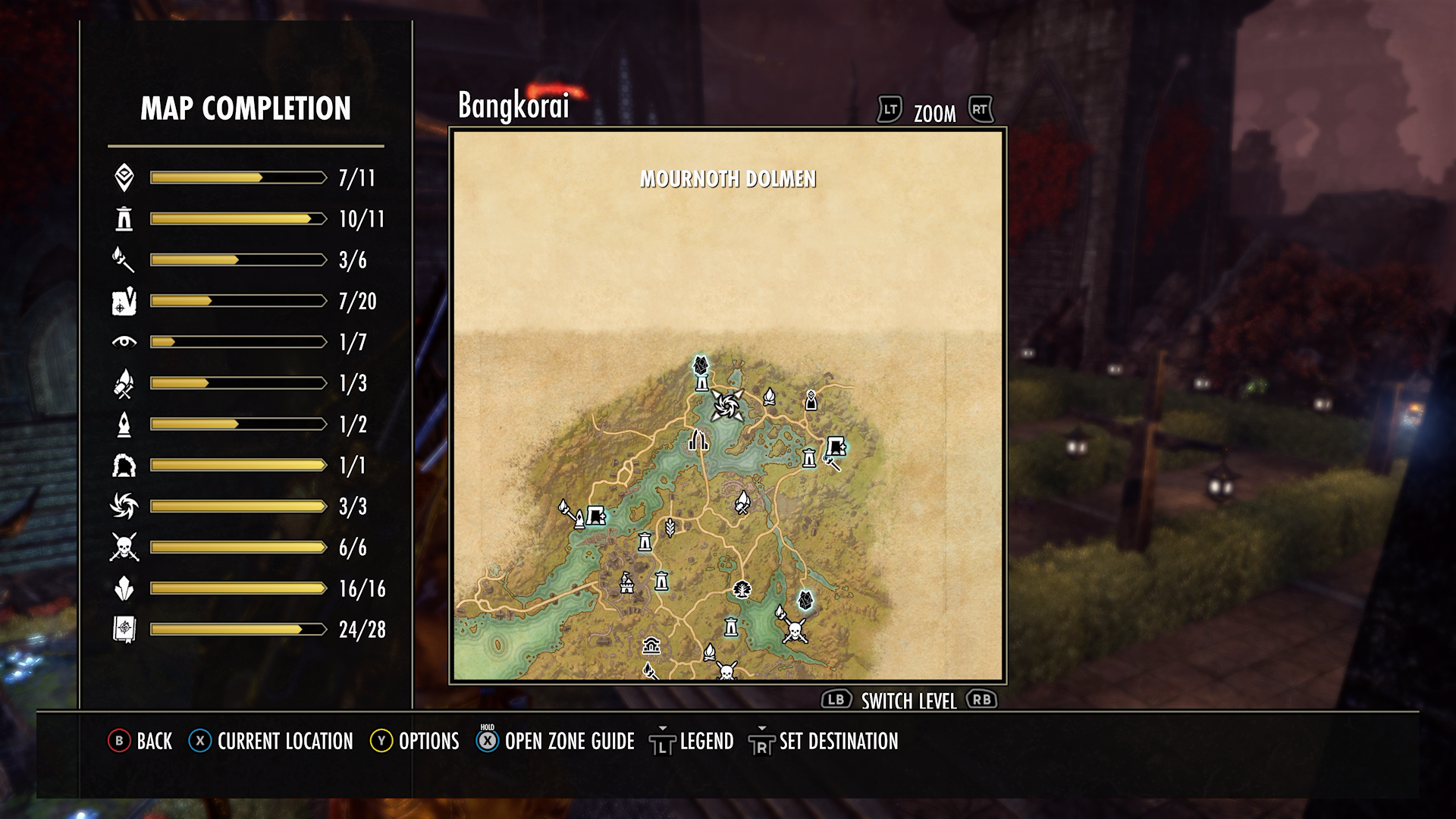Click the pillared hall building marker
The width and height of the screenshot is (1456, 819).
[x=651, y=645]
